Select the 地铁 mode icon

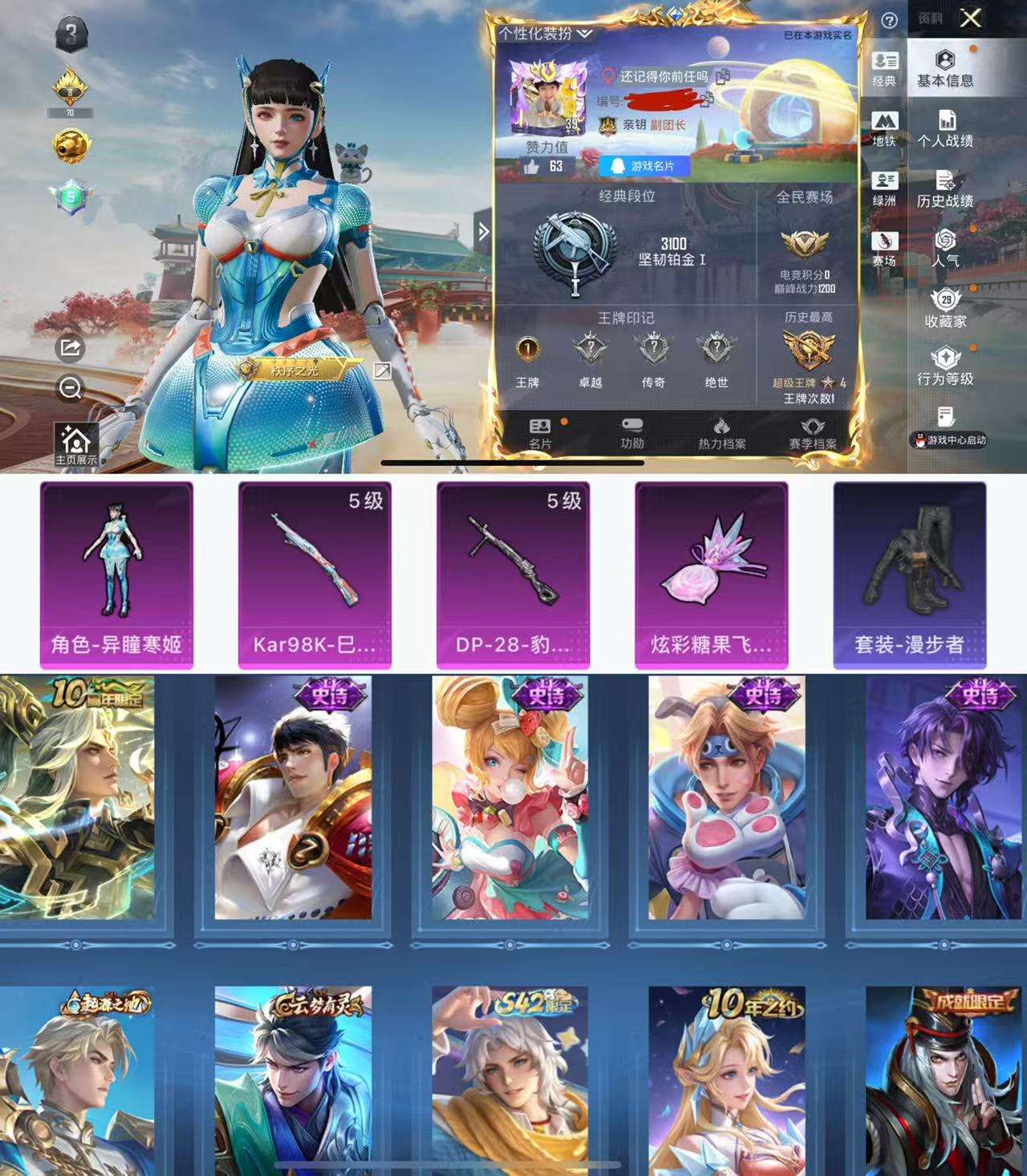(883, 128)
